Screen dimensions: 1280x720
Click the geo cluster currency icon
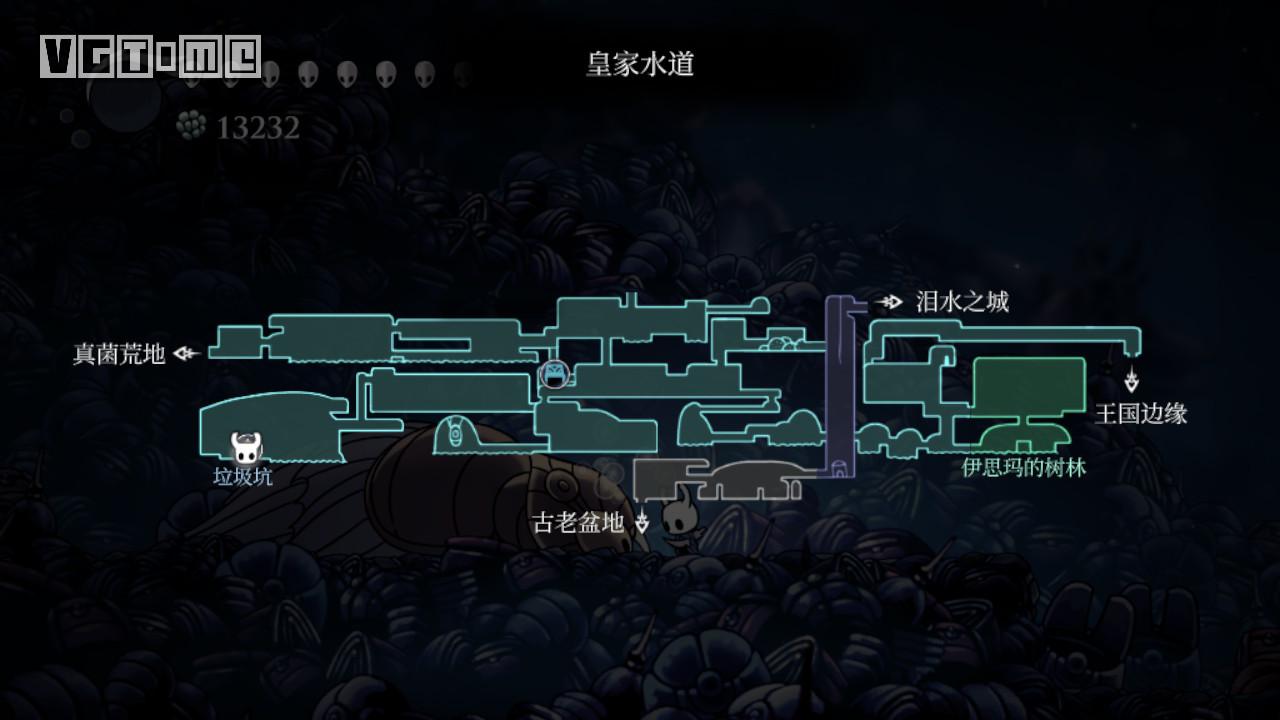pyautogui.click(x=190, y=128)
